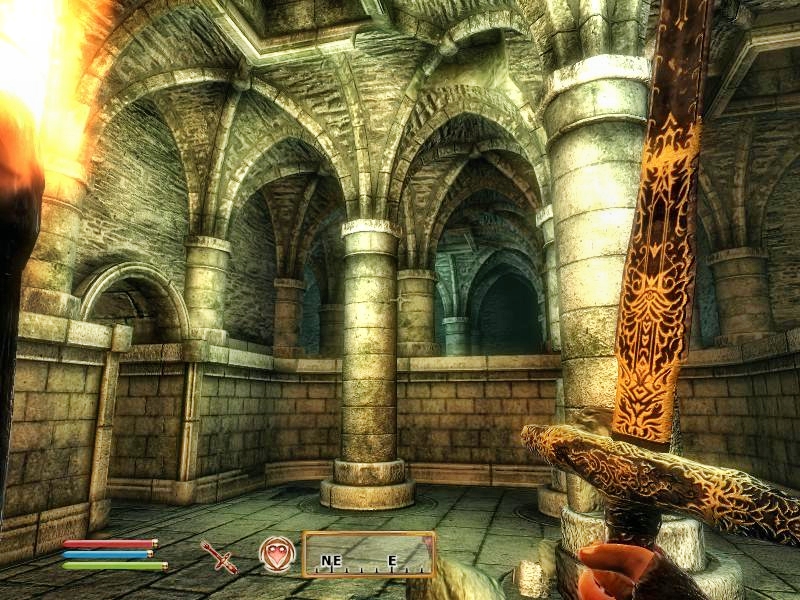Screen dimensions: 800x600
Task: Select the heart-shaped active spell icon
Action: (x=277, y=554)
